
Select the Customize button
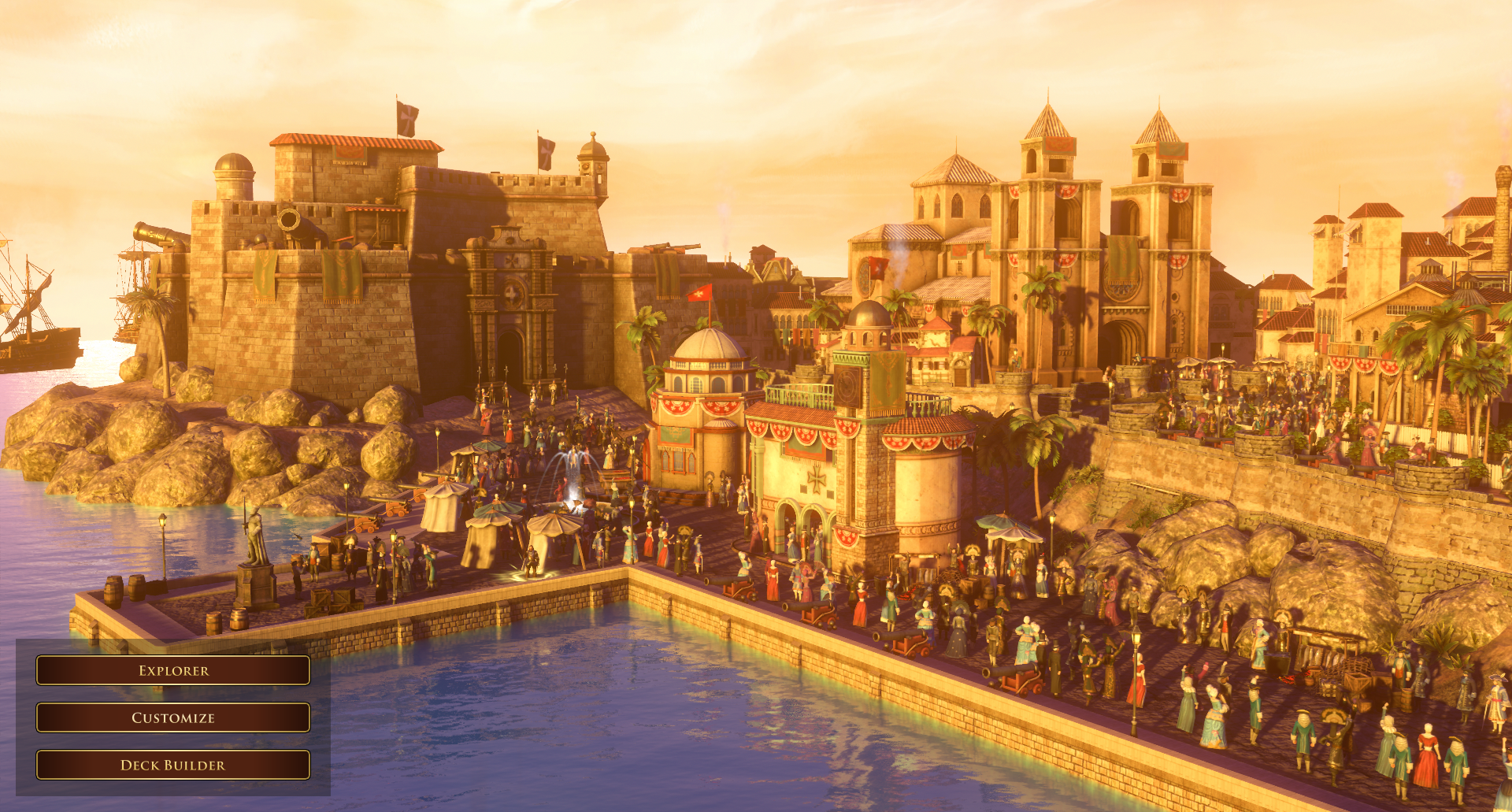click(x=173, y=717)
